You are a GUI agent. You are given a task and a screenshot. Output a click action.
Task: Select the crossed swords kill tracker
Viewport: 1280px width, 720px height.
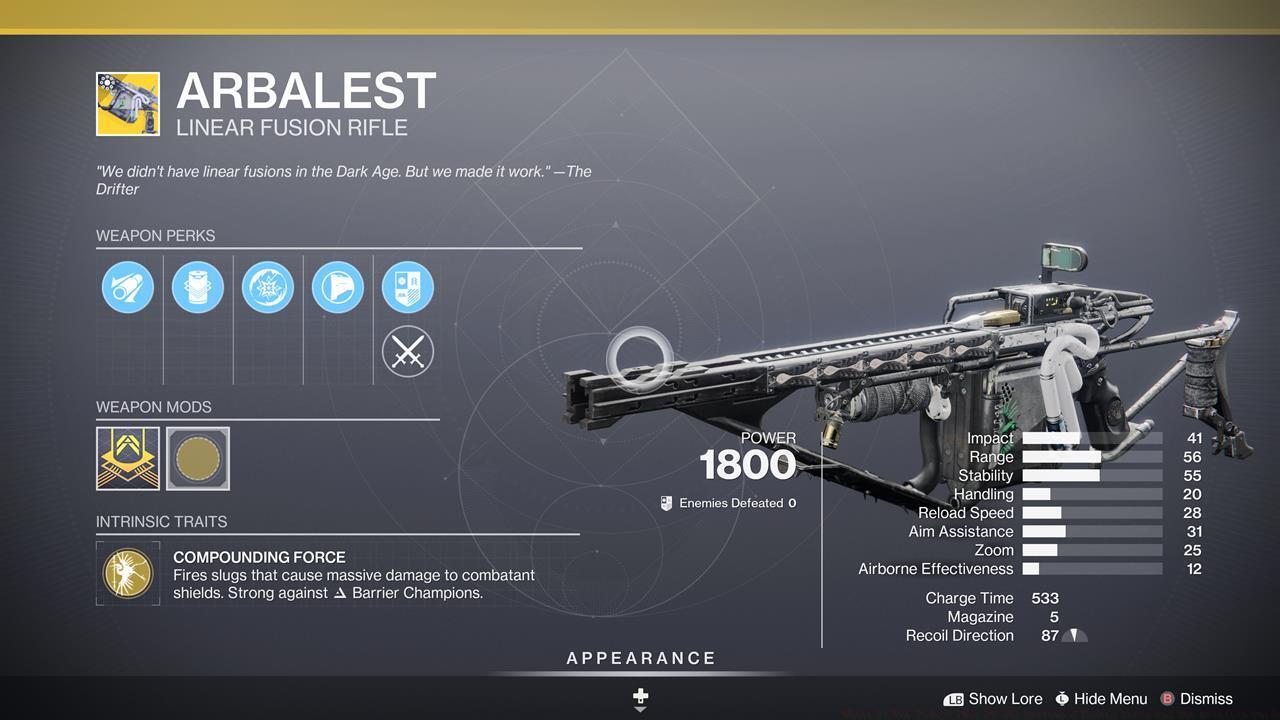(x=408, y=352)
